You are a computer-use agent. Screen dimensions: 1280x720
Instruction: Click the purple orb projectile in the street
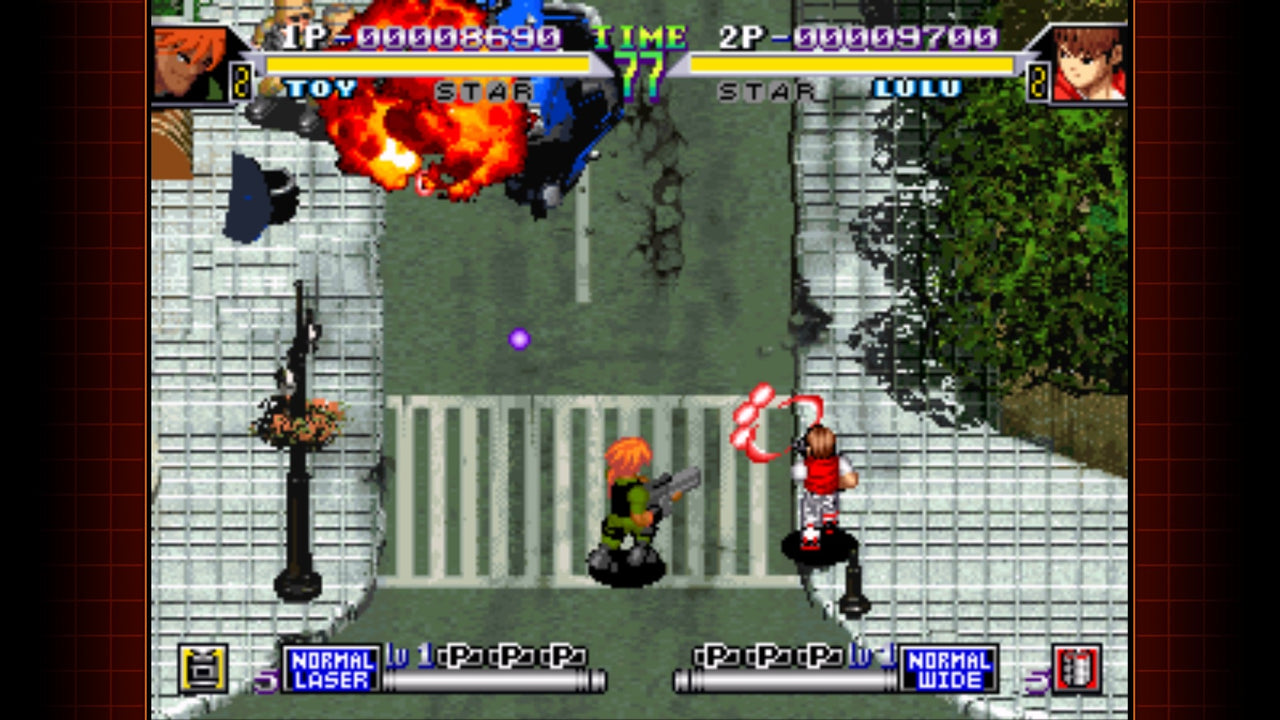[x=518, y=340]
